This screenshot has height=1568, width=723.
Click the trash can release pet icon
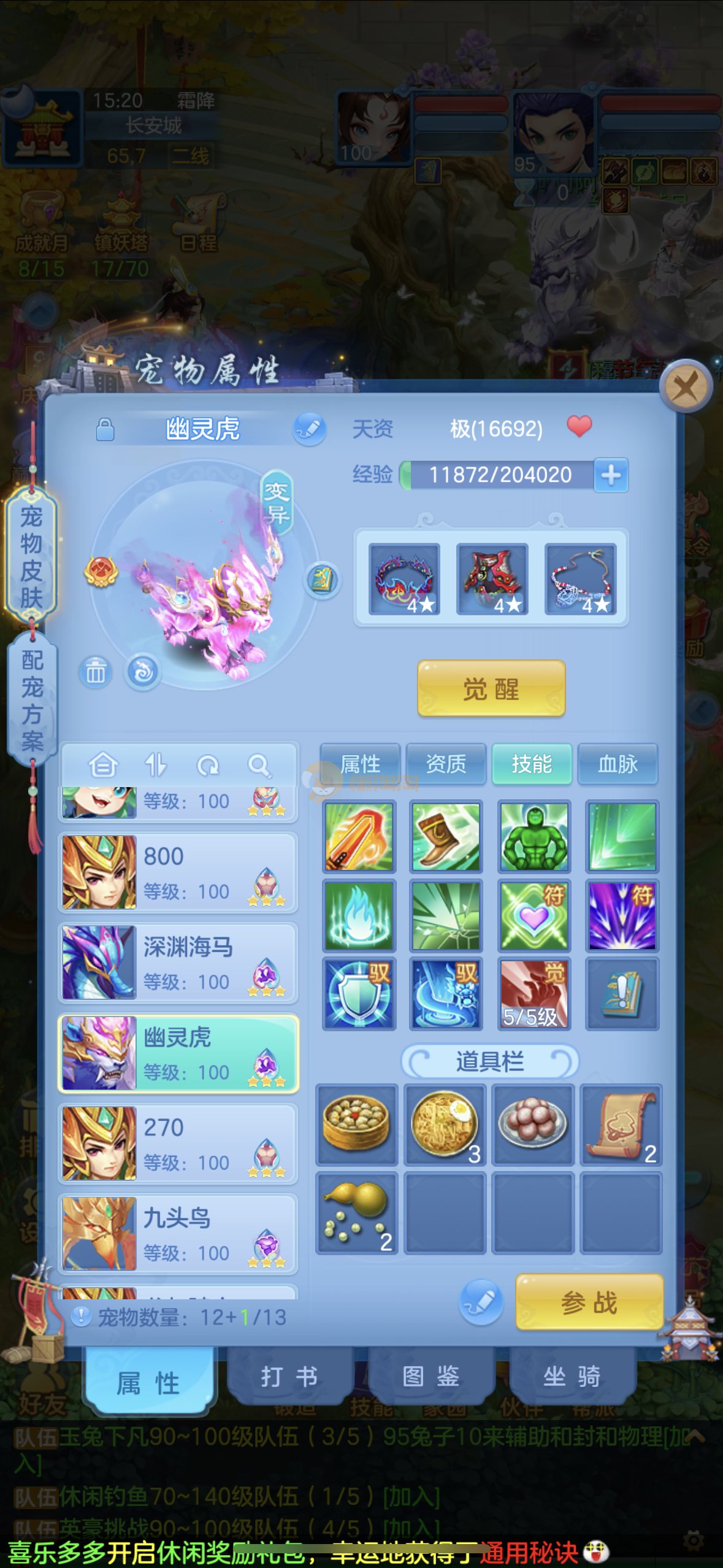95,672
